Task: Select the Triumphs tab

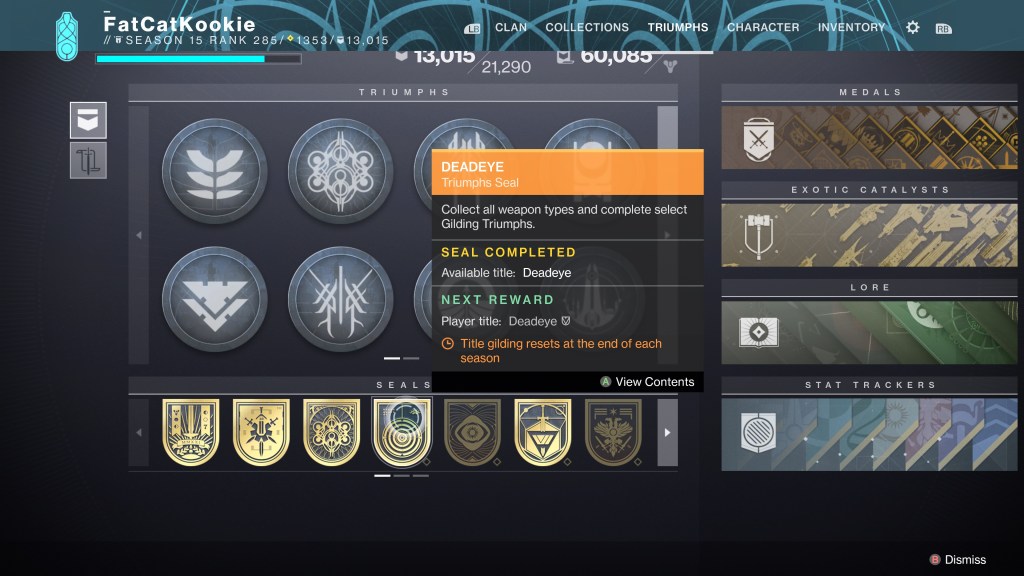Action: pyautogui.click(x=678, y=28)
